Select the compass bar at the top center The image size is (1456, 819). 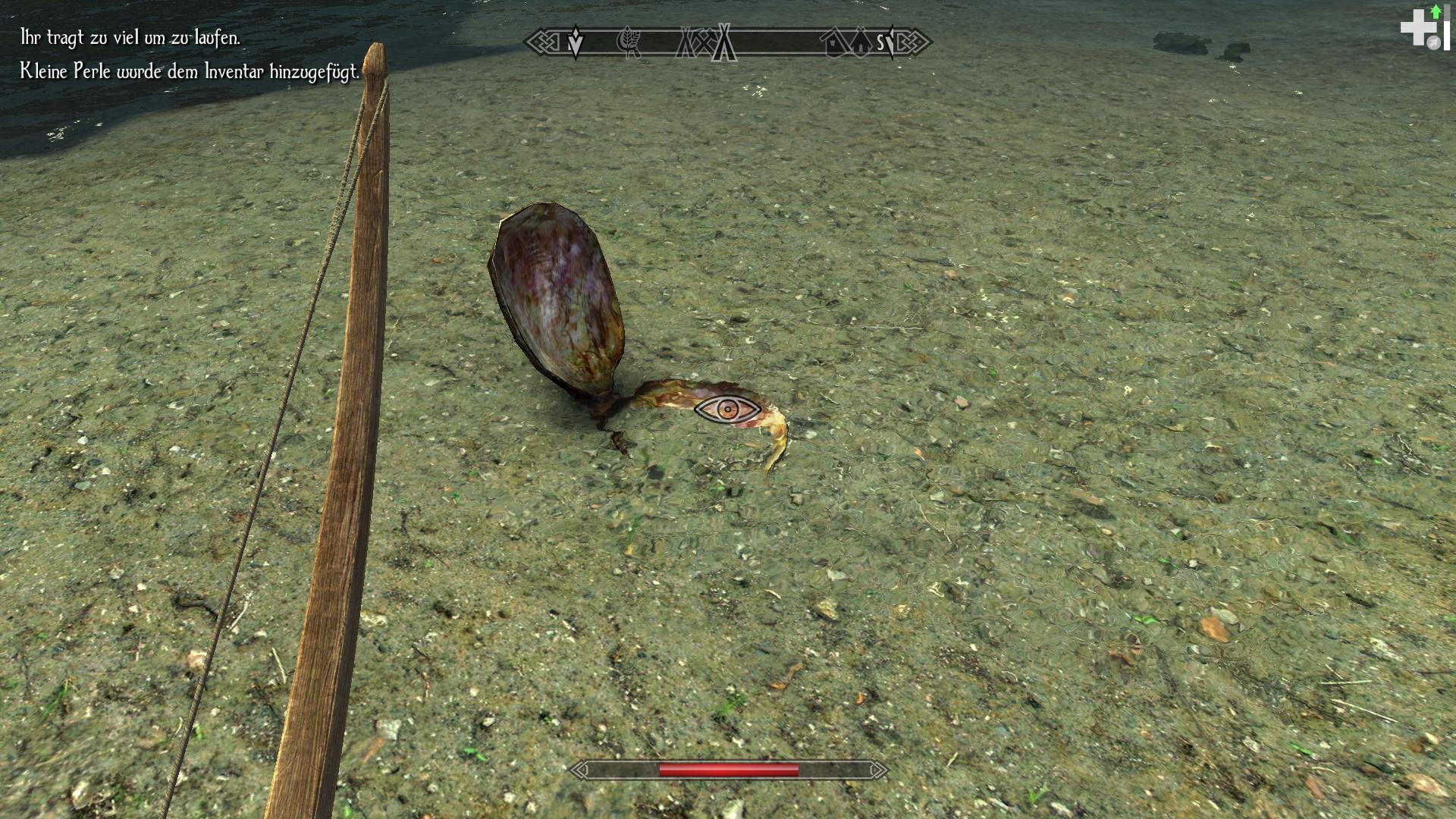pyautogui.click(x=728, y=43)
